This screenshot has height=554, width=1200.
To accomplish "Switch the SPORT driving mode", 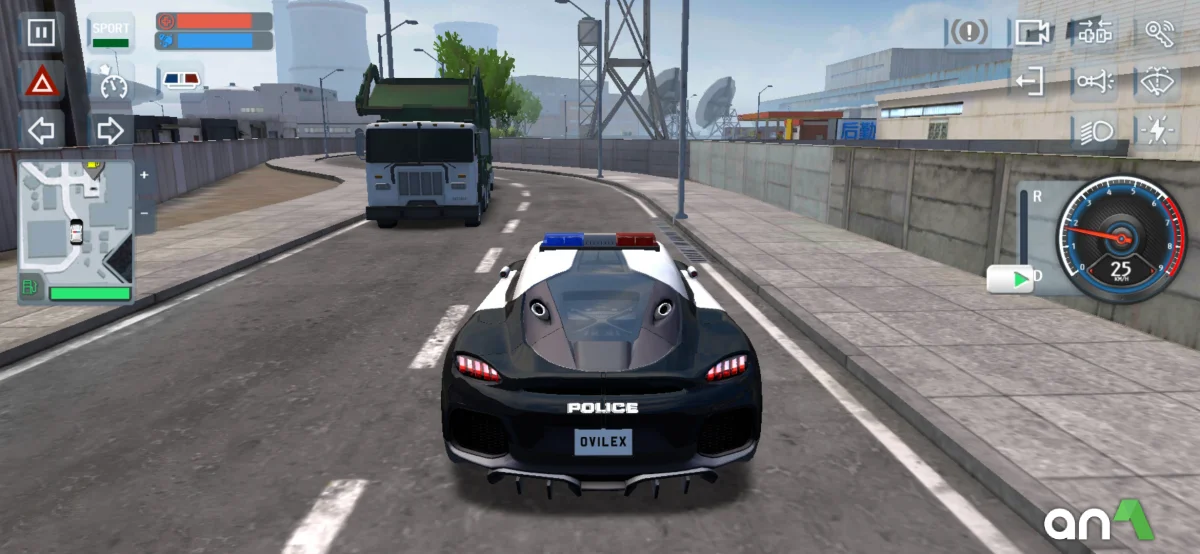I will [111, 32].
